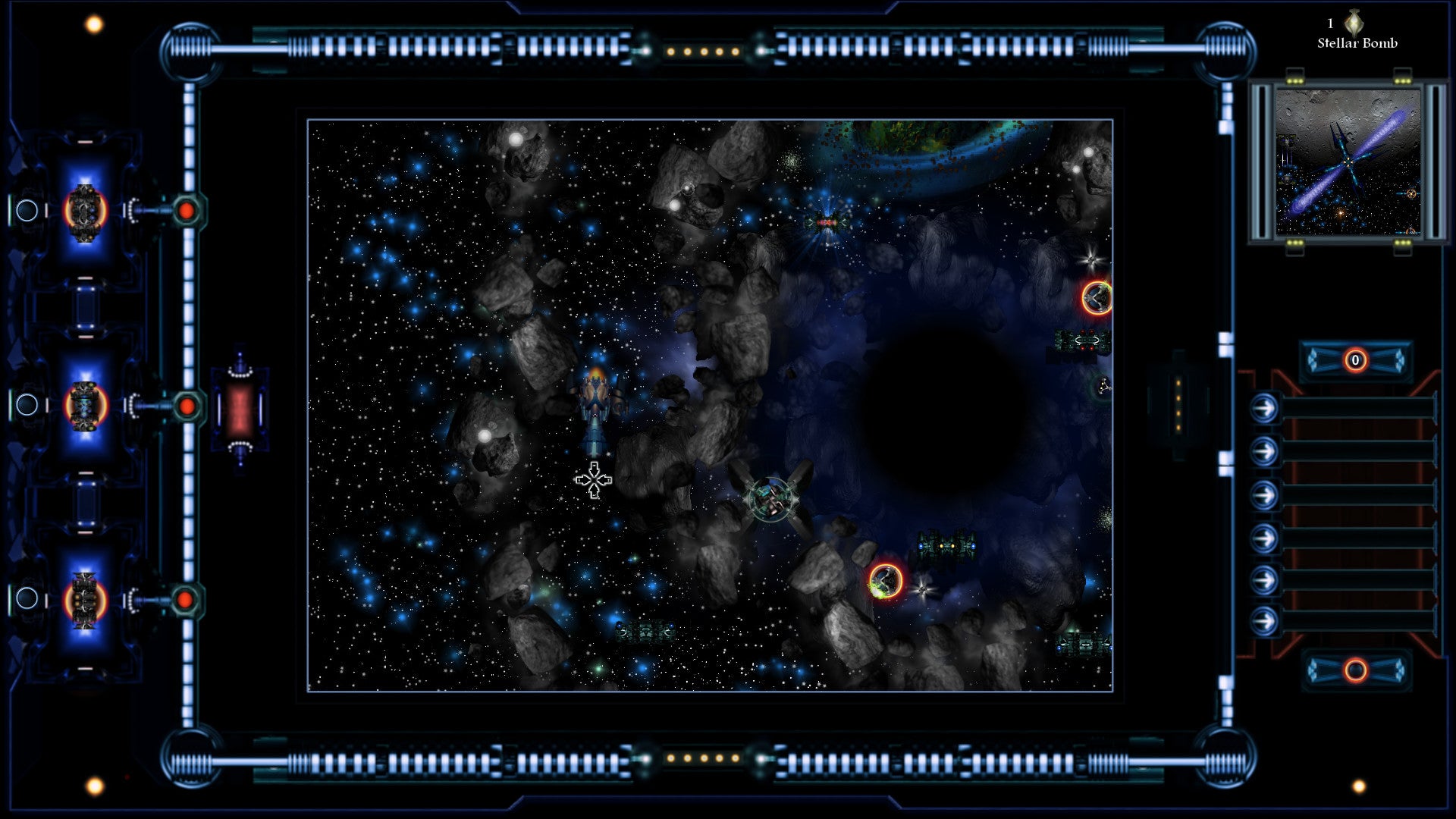The image size is (1456, 819).
Task: Toggle the blue ring left of the topmost ship
Action: 27,211
